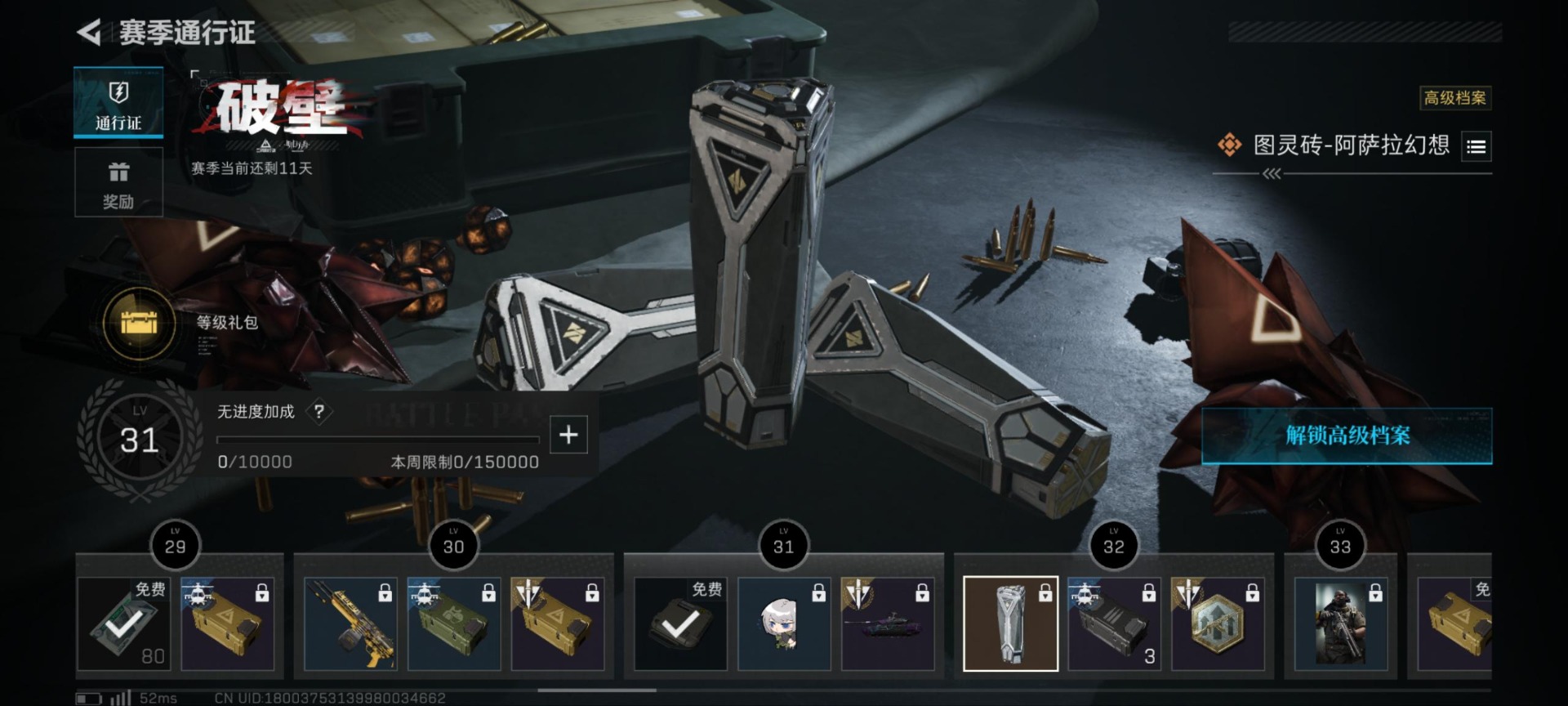Open the 等级礼包 level gift pack

tap(140, 324)
